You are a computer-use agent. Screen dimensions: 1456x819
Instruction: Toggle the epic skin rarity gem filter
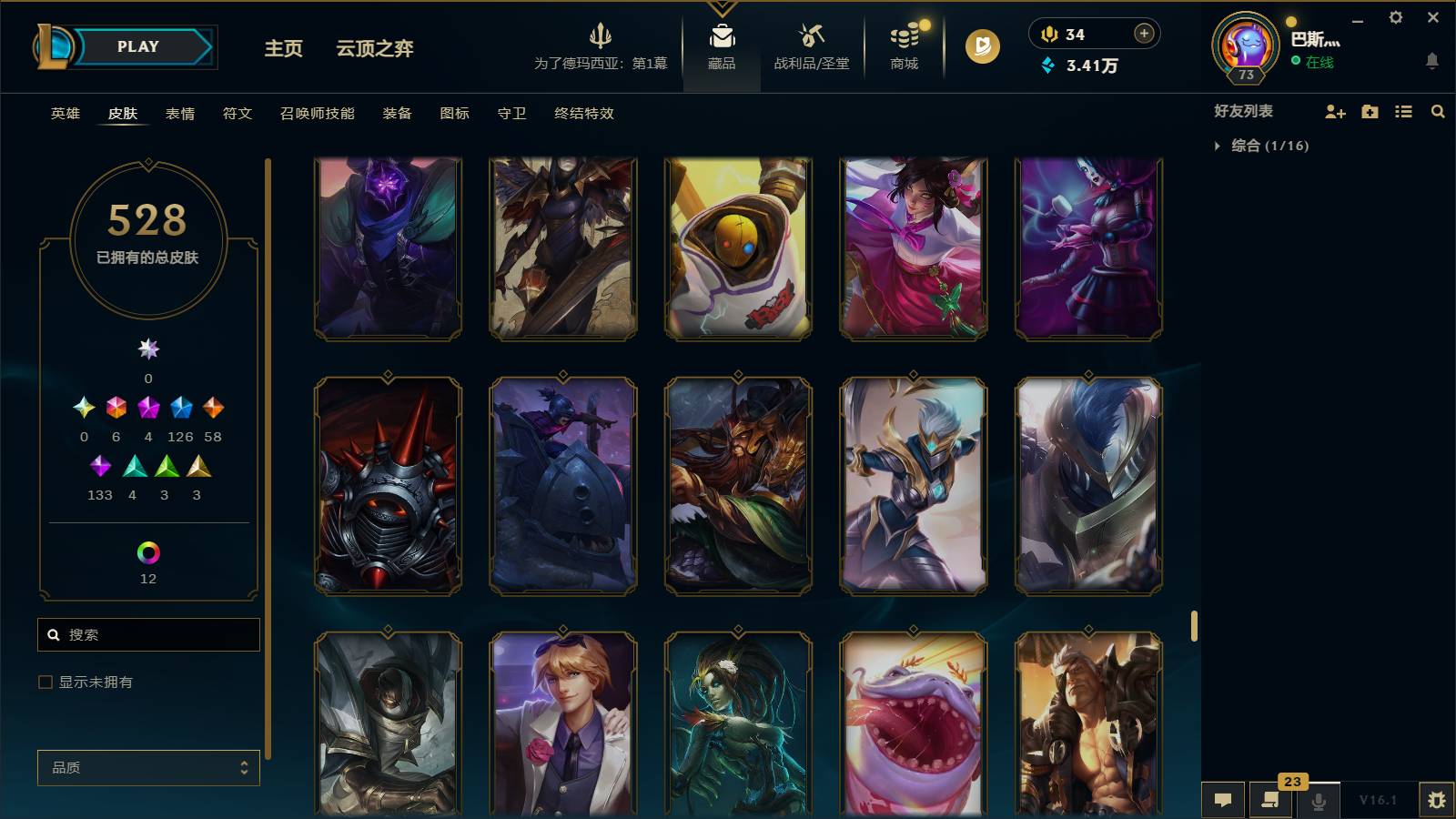point(180,409)
